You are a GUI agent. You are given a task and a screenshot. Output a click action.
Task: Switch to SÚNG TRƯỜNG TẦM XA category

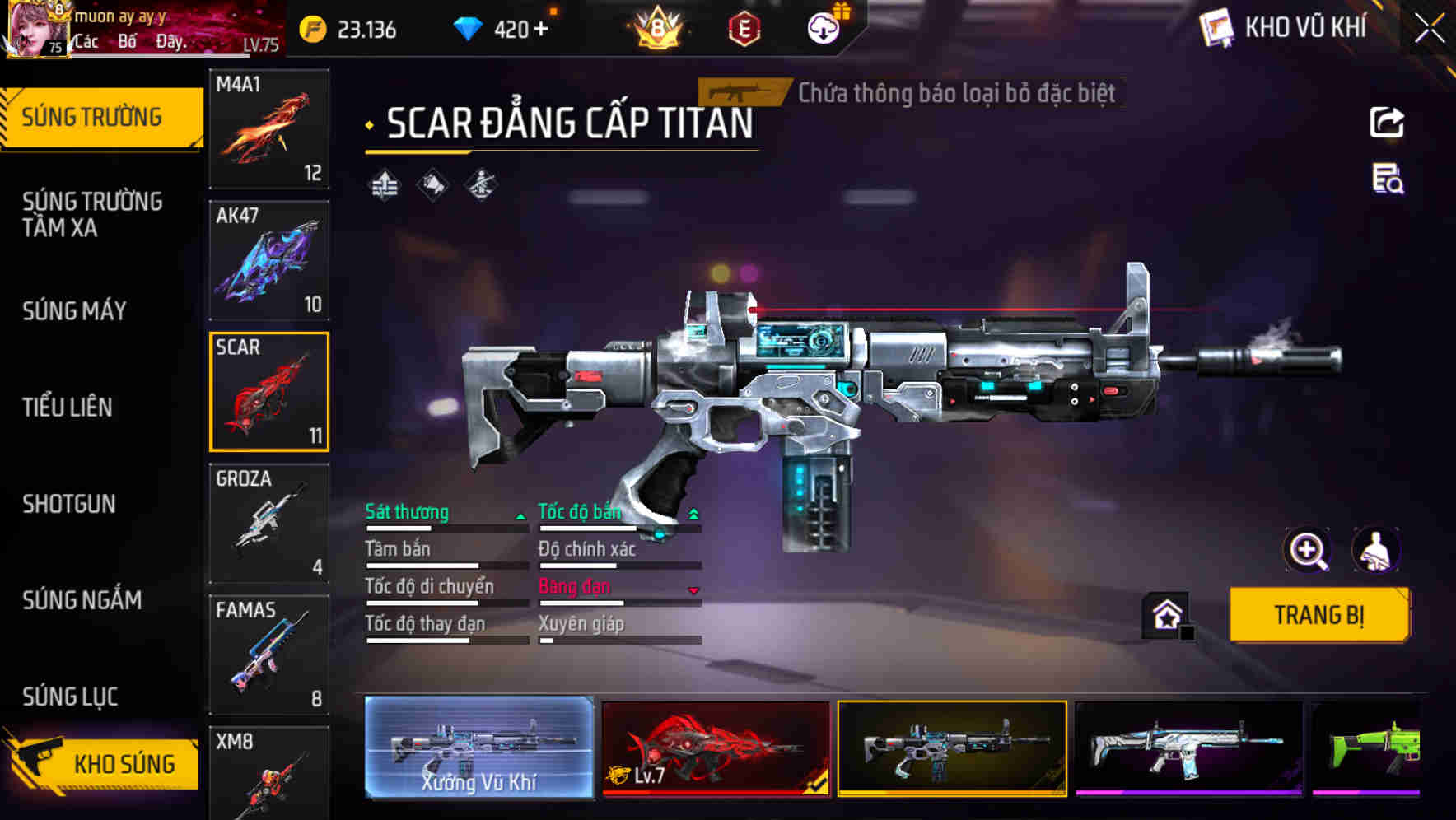coord(92,214)
